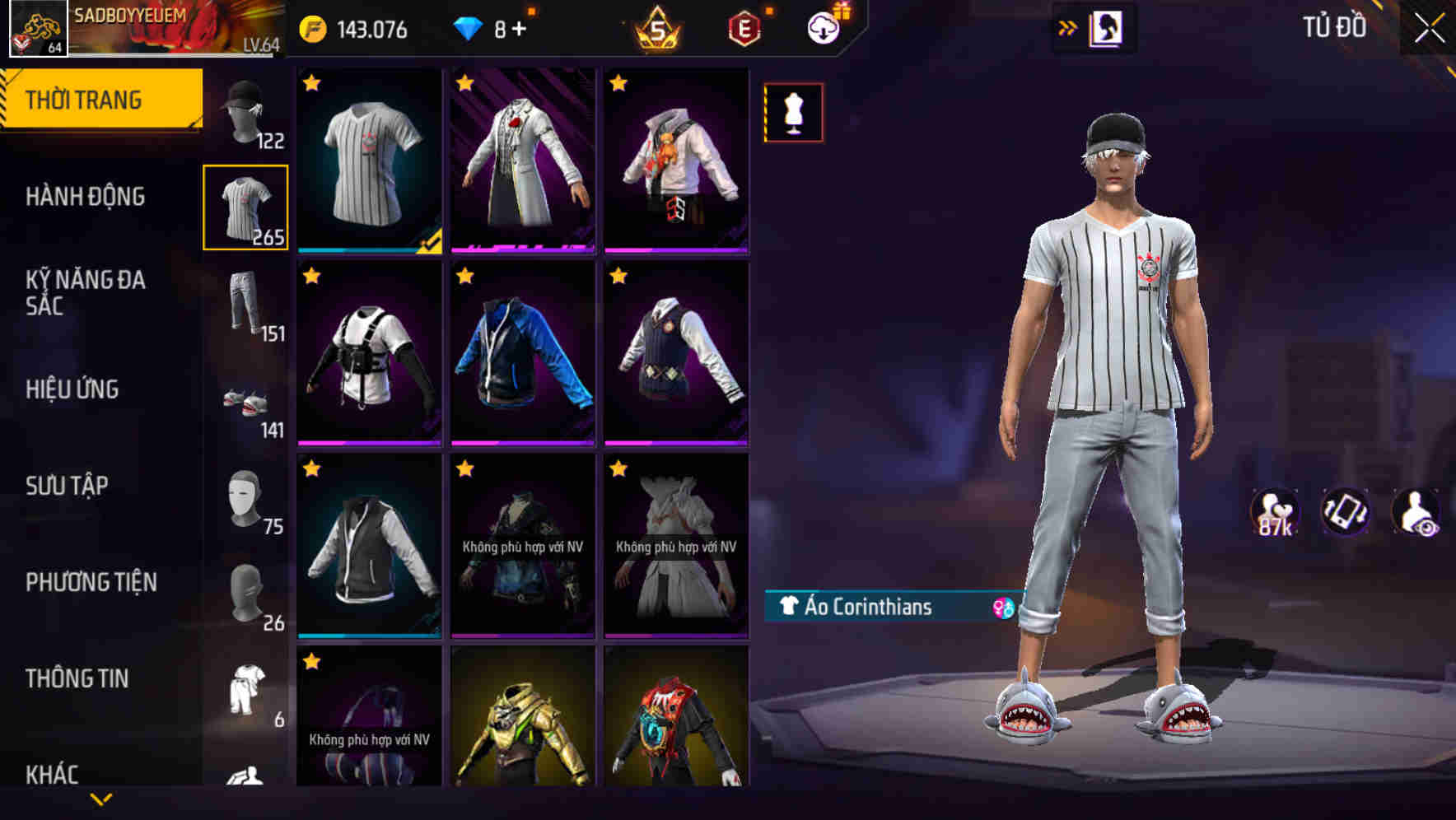Viewport: 1456px width, 820px height.
Task: Click the cloud download icon in the top bar
Action: [x=823, y=26]
